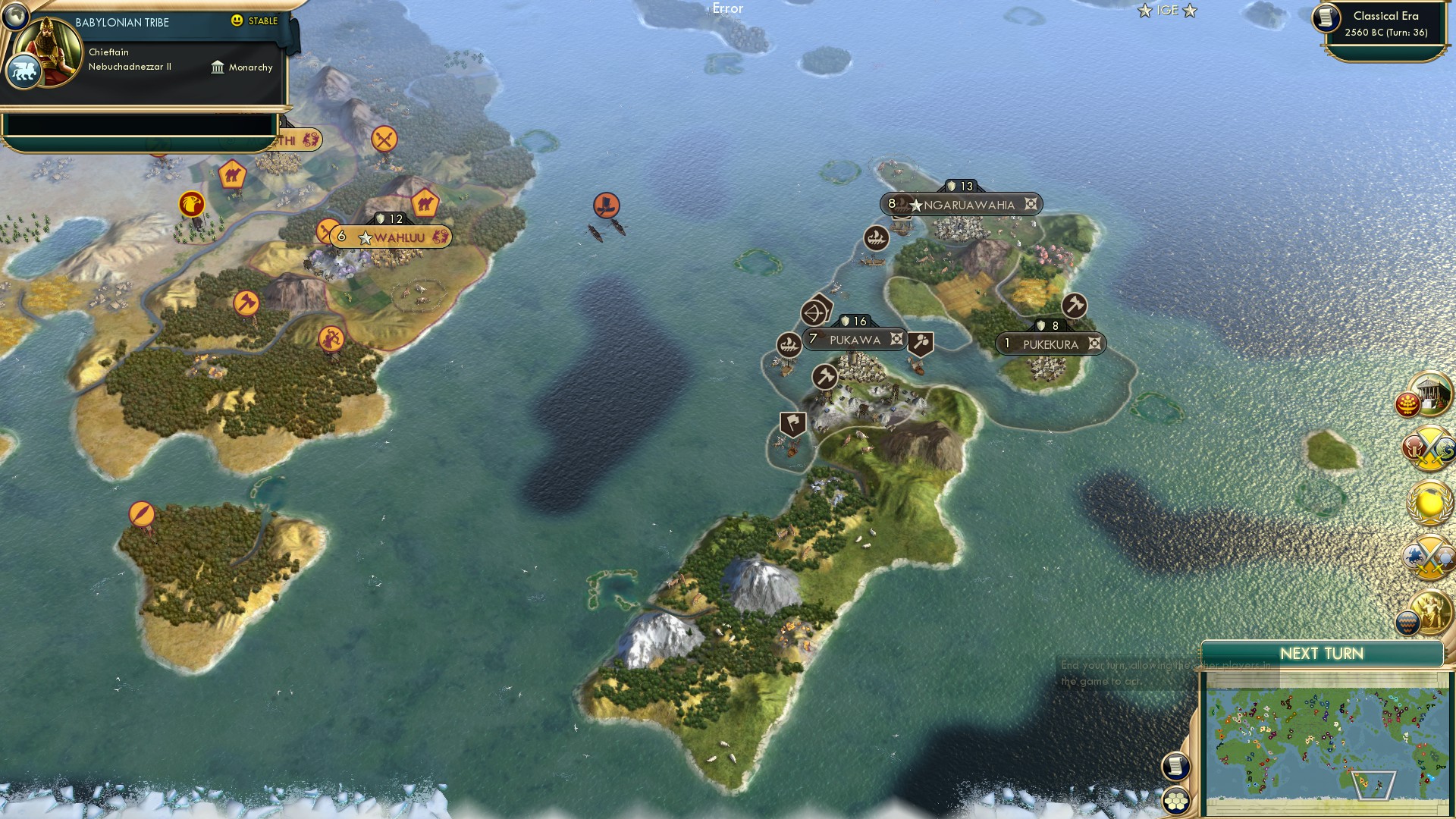Click the Error label at top of screen
This screenshot has width=1456, height=819.
click(726, 8)
